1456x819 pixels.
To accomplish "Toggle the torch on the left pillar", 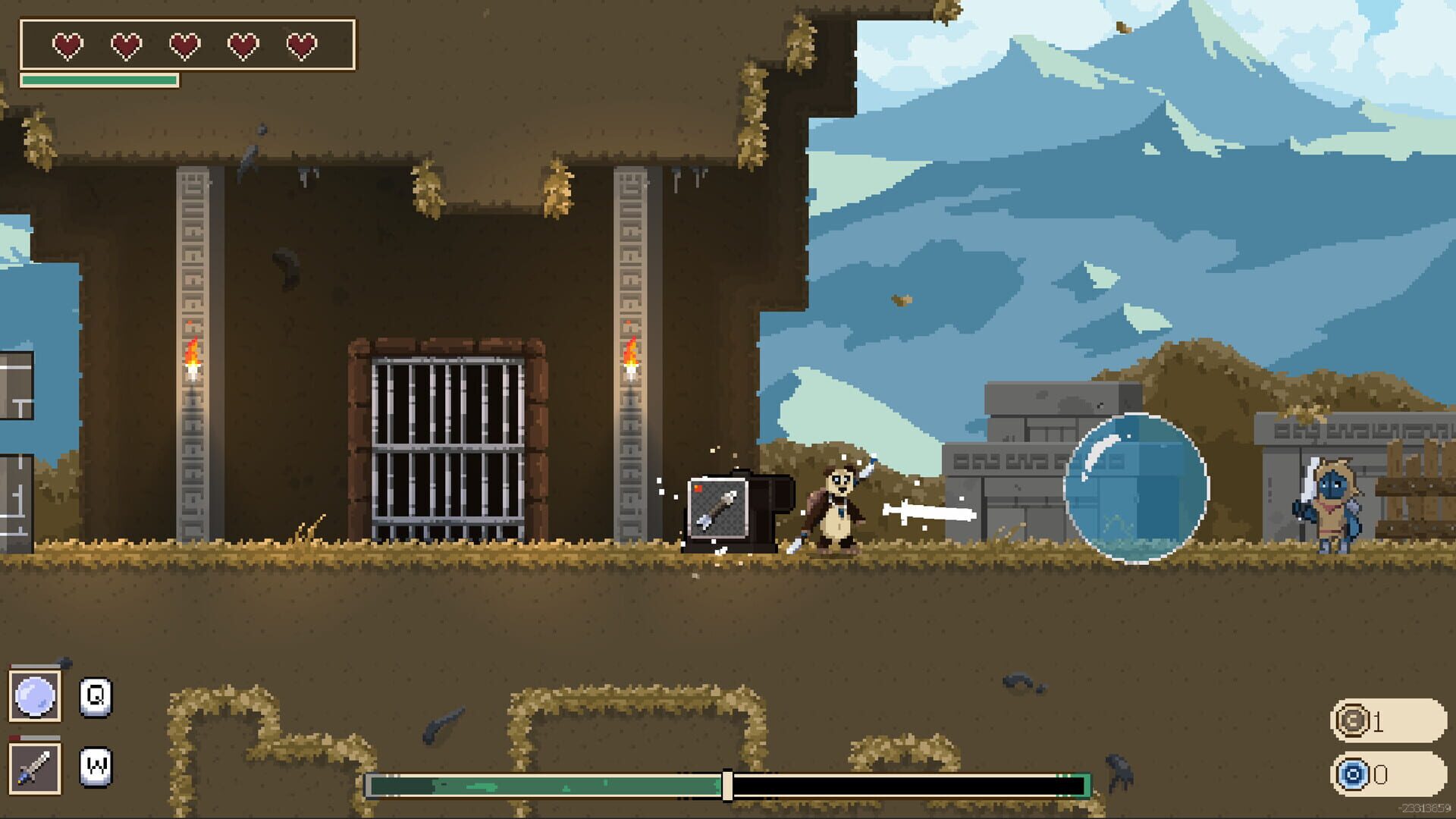I will click(x=192, y=362).
